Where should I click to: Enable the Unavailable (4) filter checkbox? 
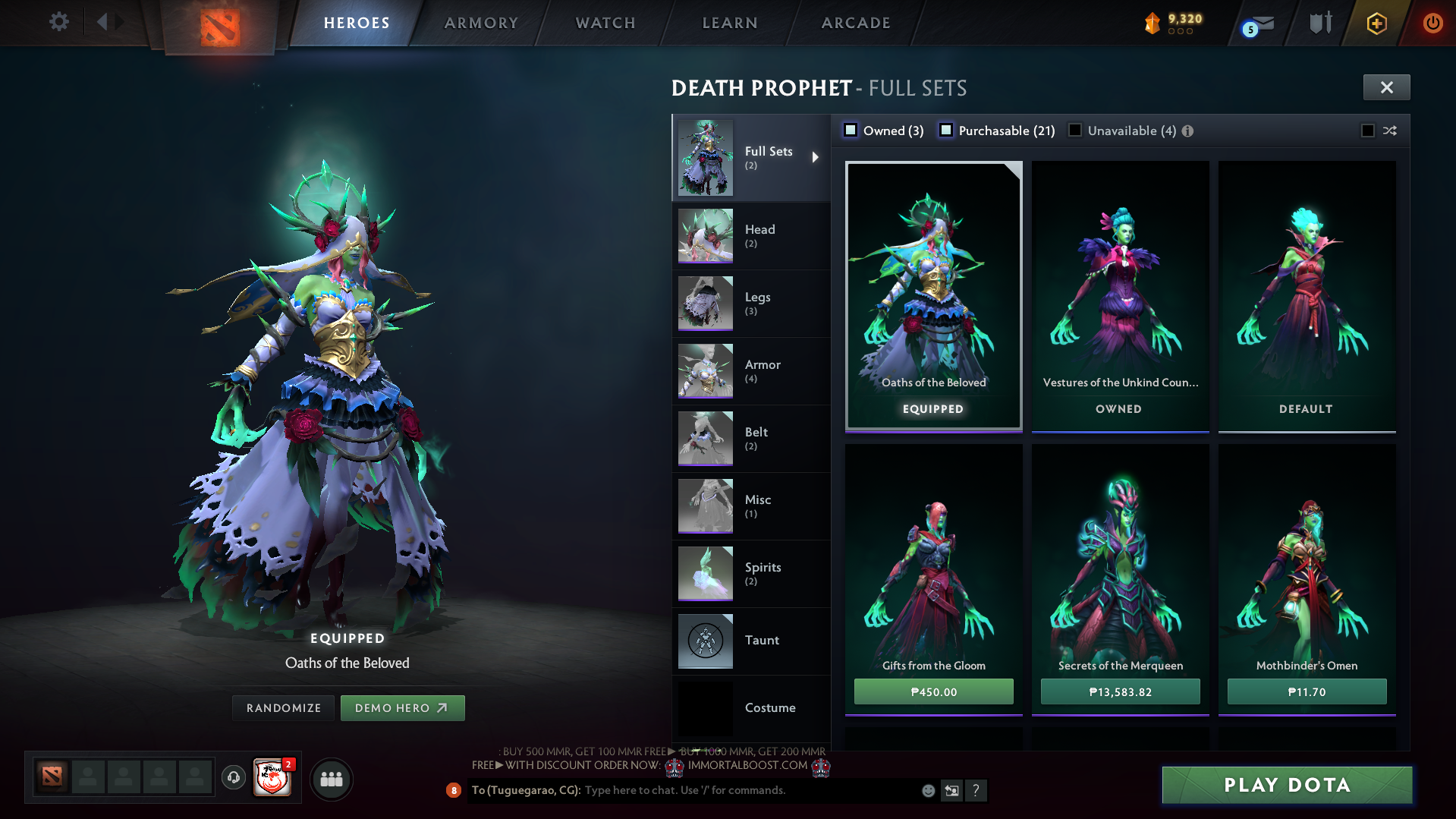(x=1074, y=130)
